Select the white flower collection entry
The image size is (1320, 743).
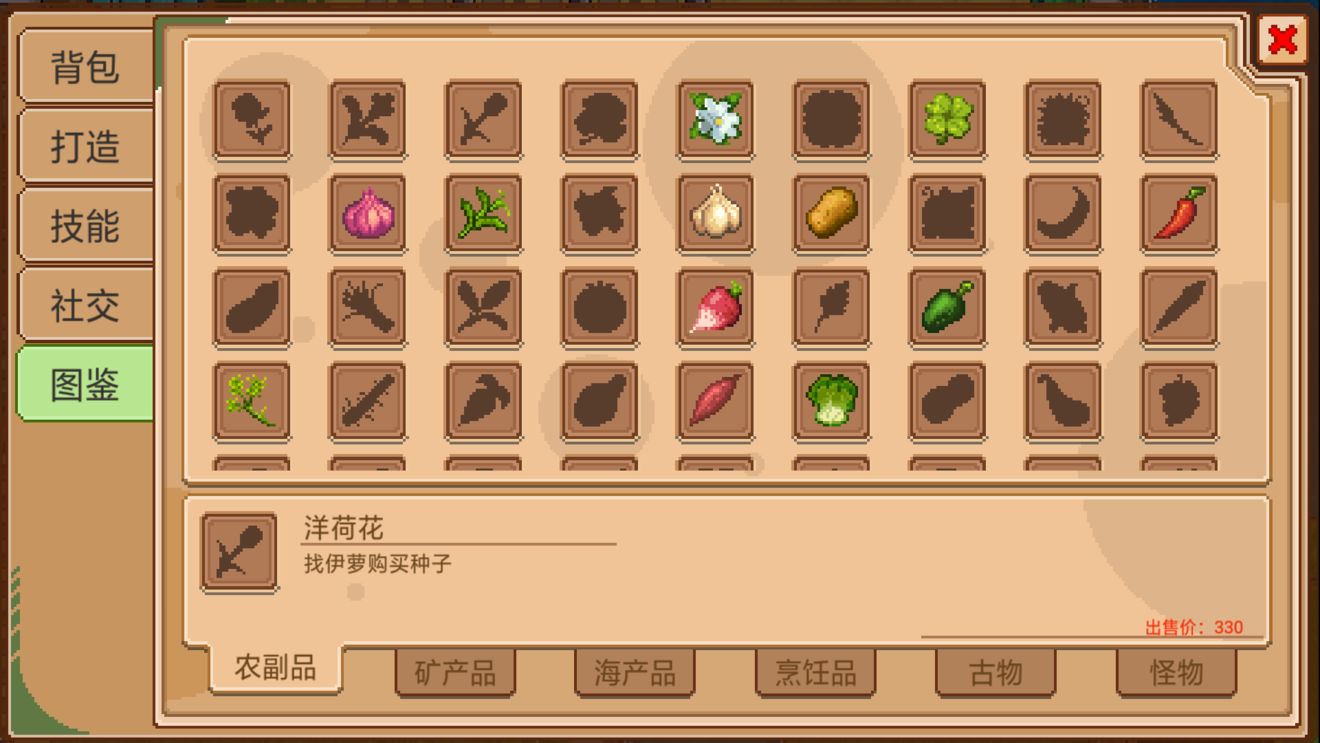click(x=713, y=118)
